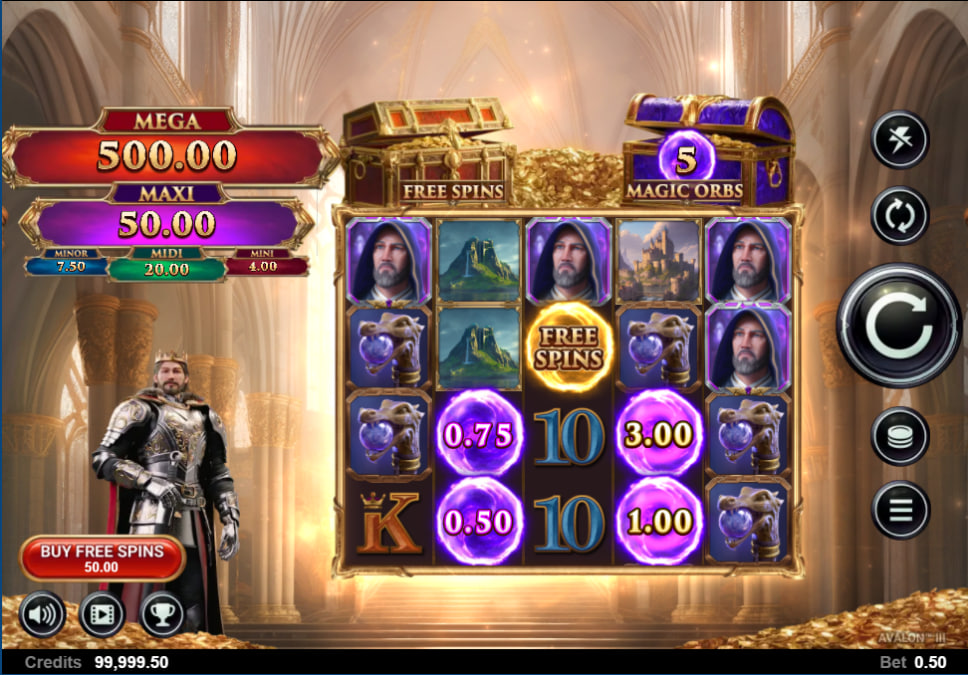Click Buy Free Spins for 50.00
968x675 pixels.
tap(102, 558)
